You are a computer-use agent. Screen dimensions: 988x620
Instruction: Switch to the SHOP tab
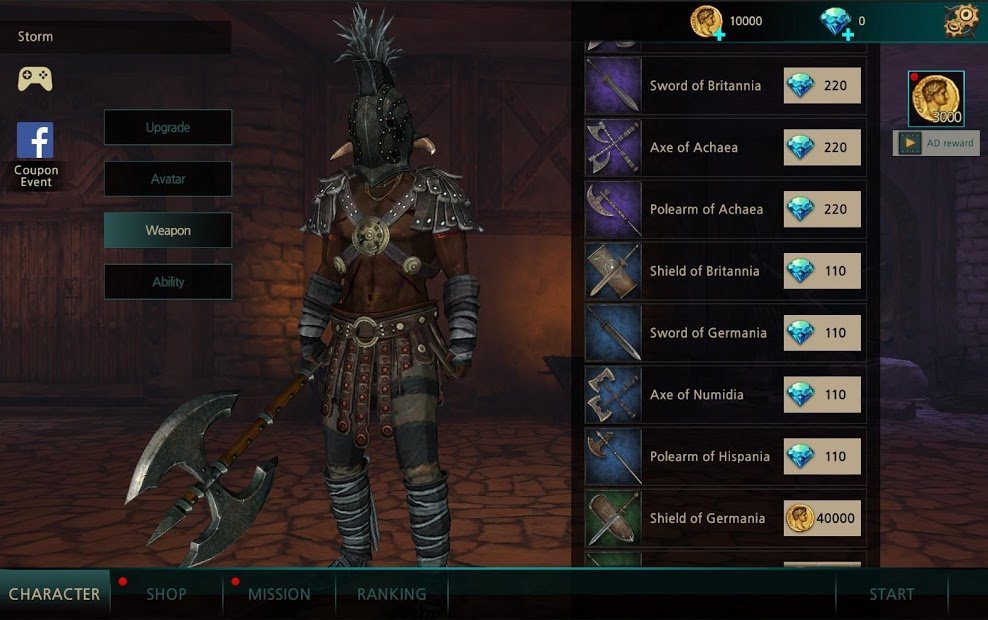166,594
